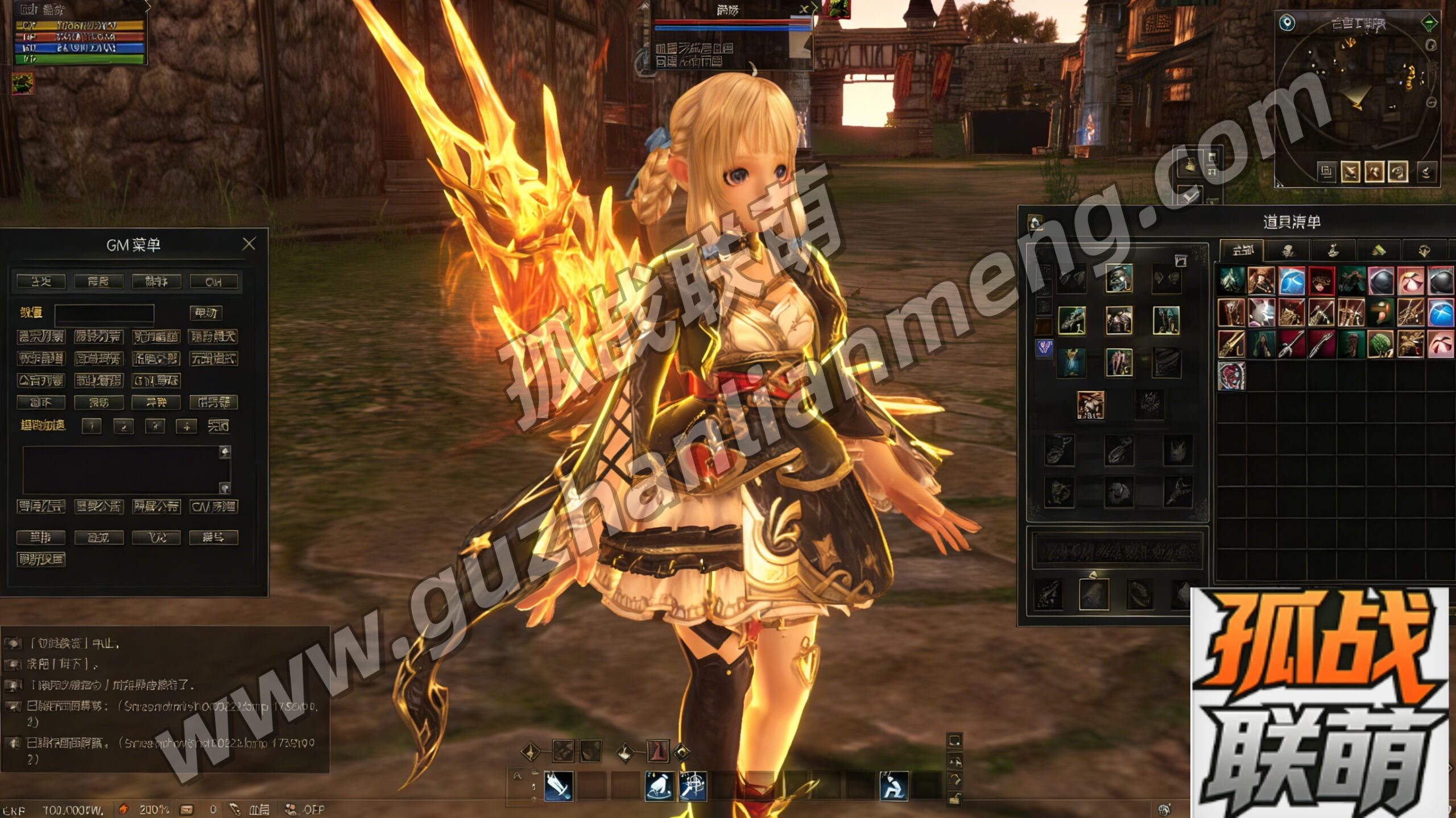Use the kneeling figure skill on the hotbar
Viewport: 1456px width, 818px height.
click(x=894, y=786)
